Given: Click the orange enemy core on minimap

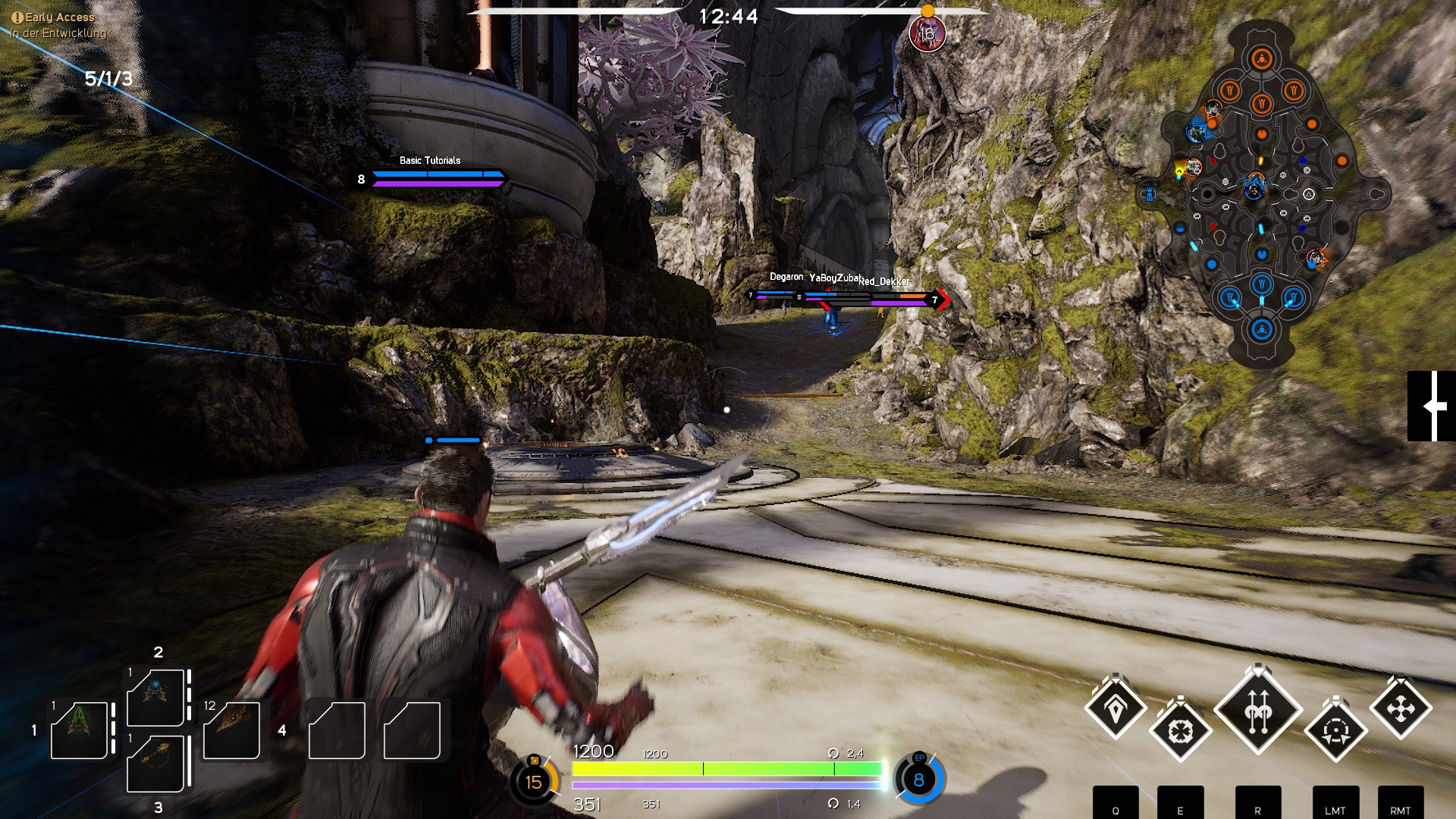Looking at the screenshot, I should tap(1262, 59).
